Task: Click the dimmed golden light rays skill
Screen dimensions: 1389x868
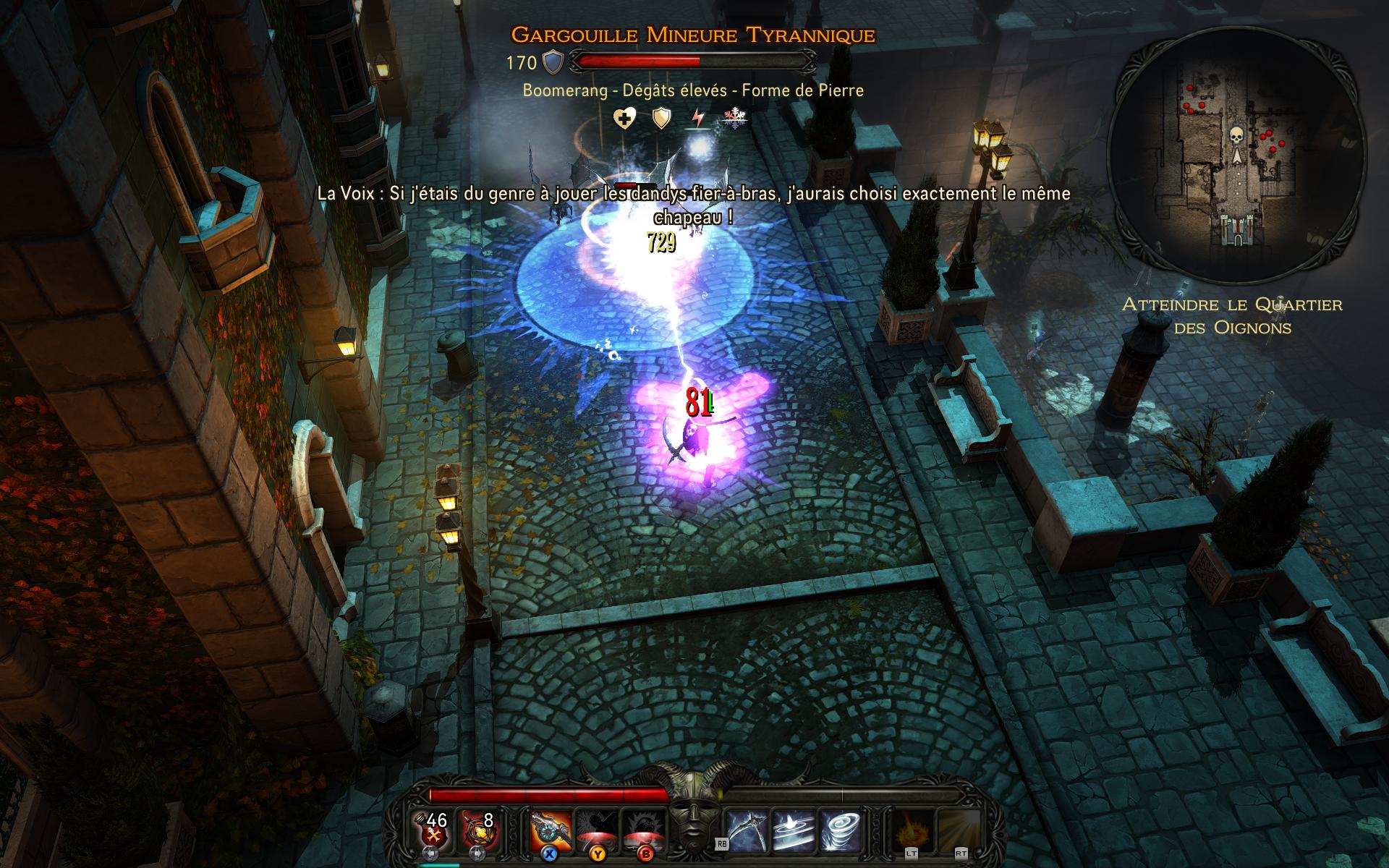Action: tap(959, 830)
